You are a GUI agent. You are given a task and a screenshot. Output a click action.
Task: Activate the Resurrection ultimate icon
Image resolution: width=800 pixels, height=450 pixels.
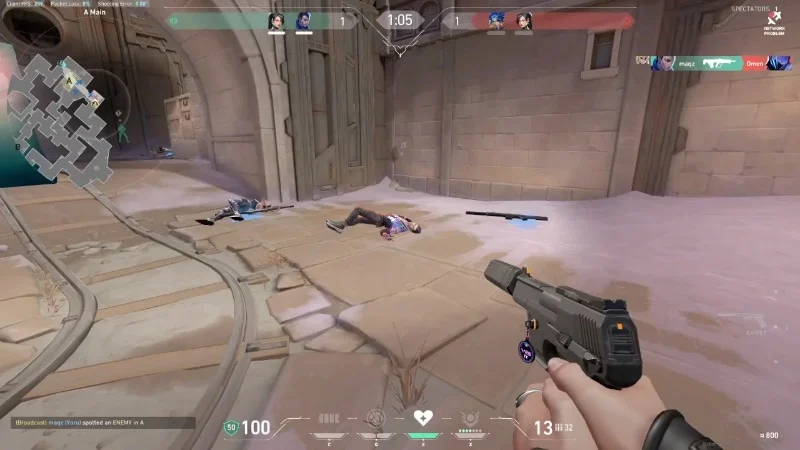[x=470, y=418]
